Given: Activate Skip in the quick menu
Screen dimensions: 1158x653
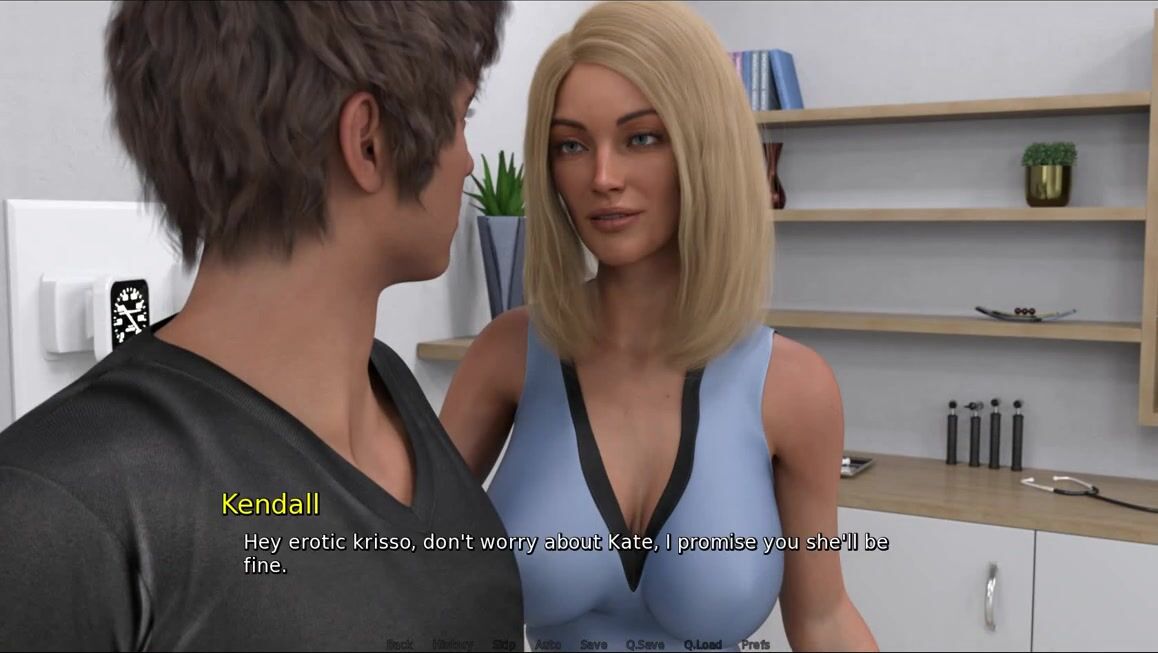Looking at the screenshot, I should click(x=504, y=644).
